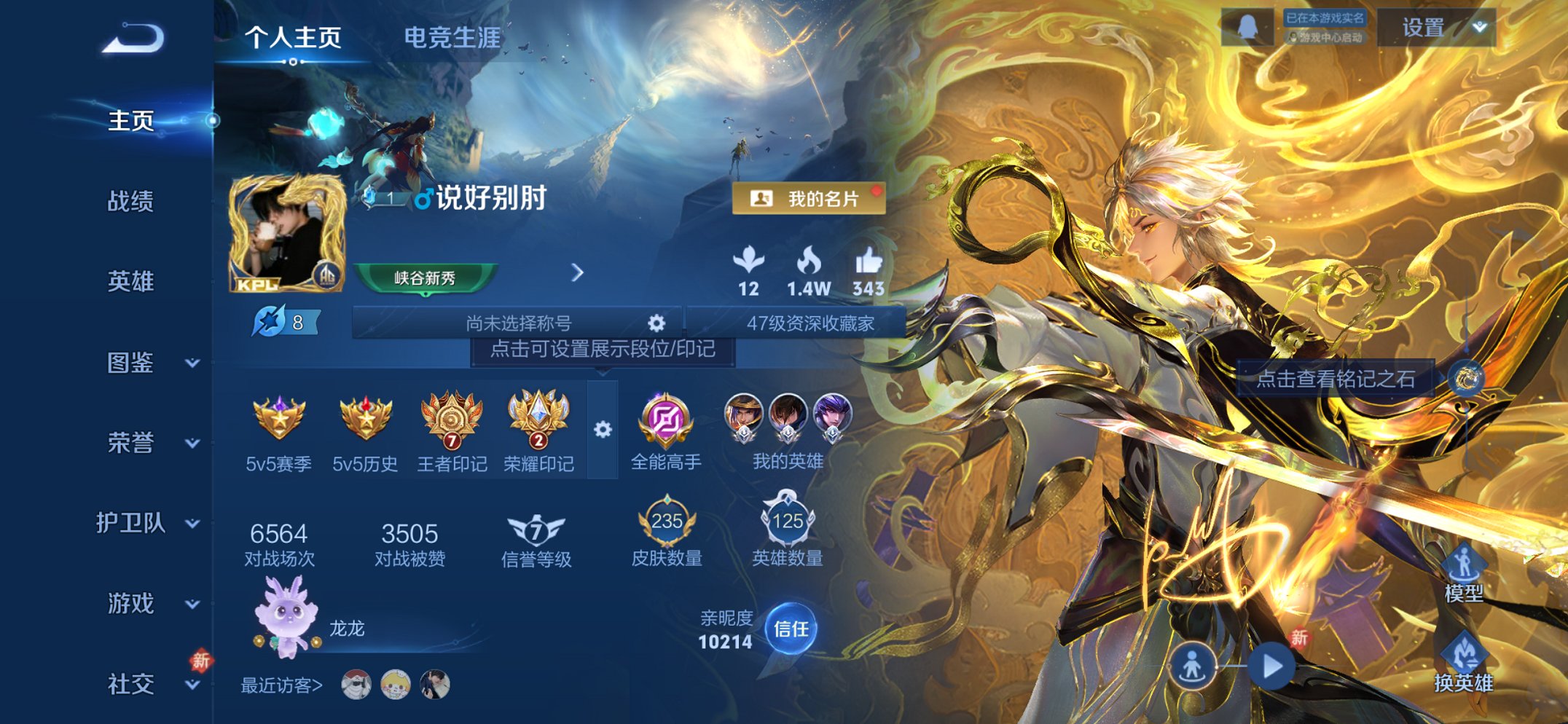Open title settings gear beside 尚未选择称号
1568x724 pixels.
click(656, 322)
